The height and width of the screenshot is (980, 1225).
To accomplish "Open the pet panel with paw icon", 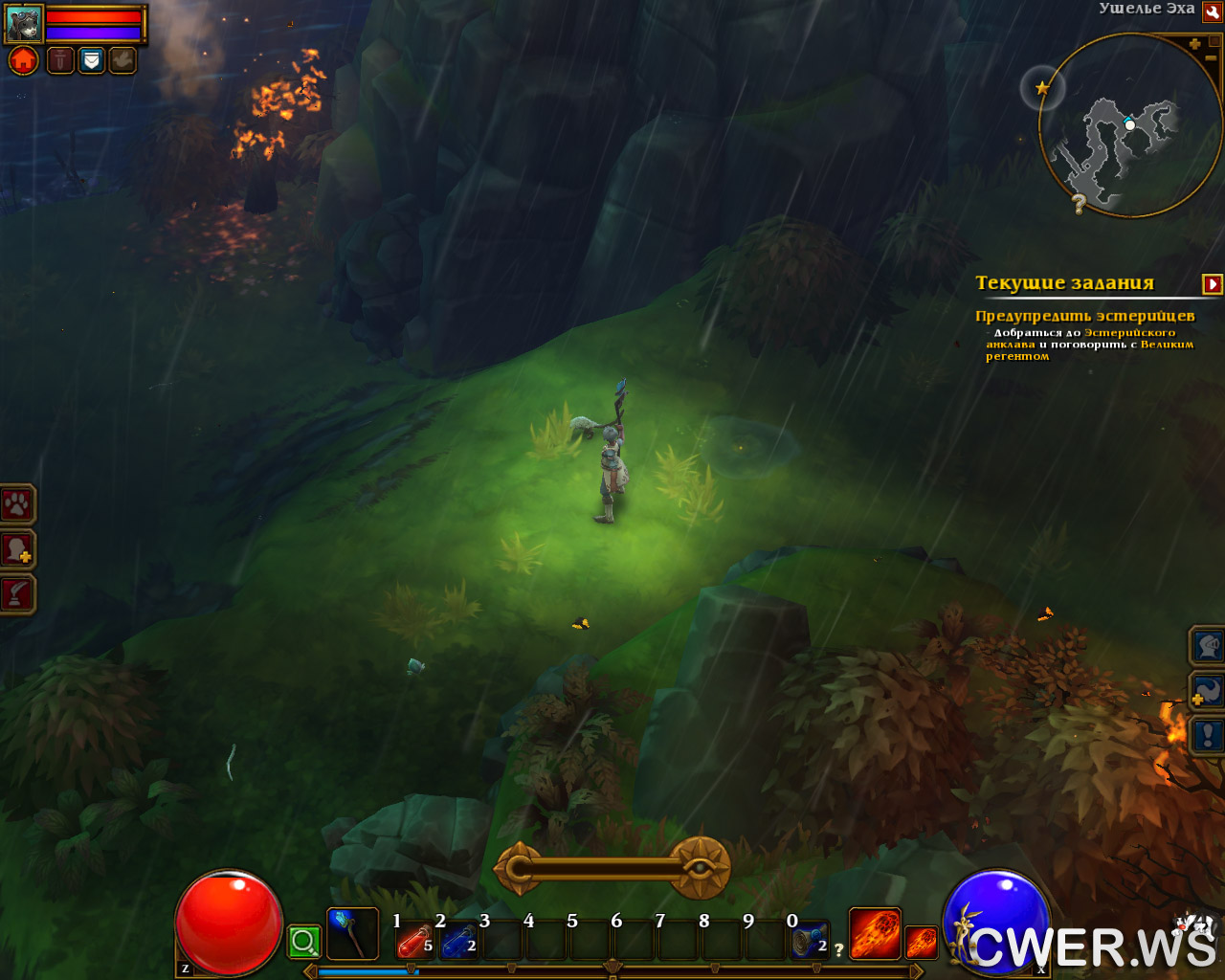I will [17, 504].
